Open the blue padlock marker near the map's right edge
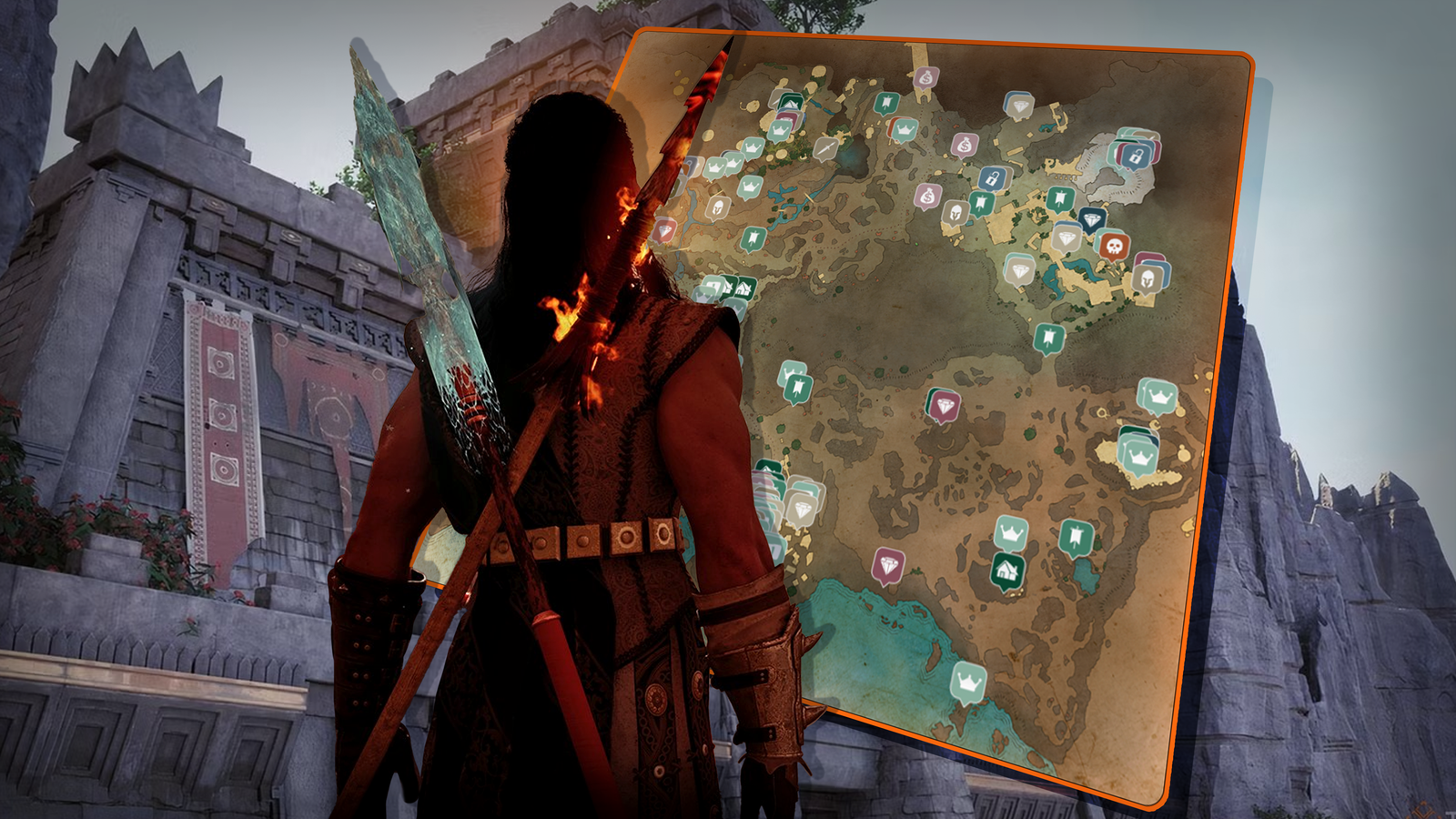 click(1135, 157)
